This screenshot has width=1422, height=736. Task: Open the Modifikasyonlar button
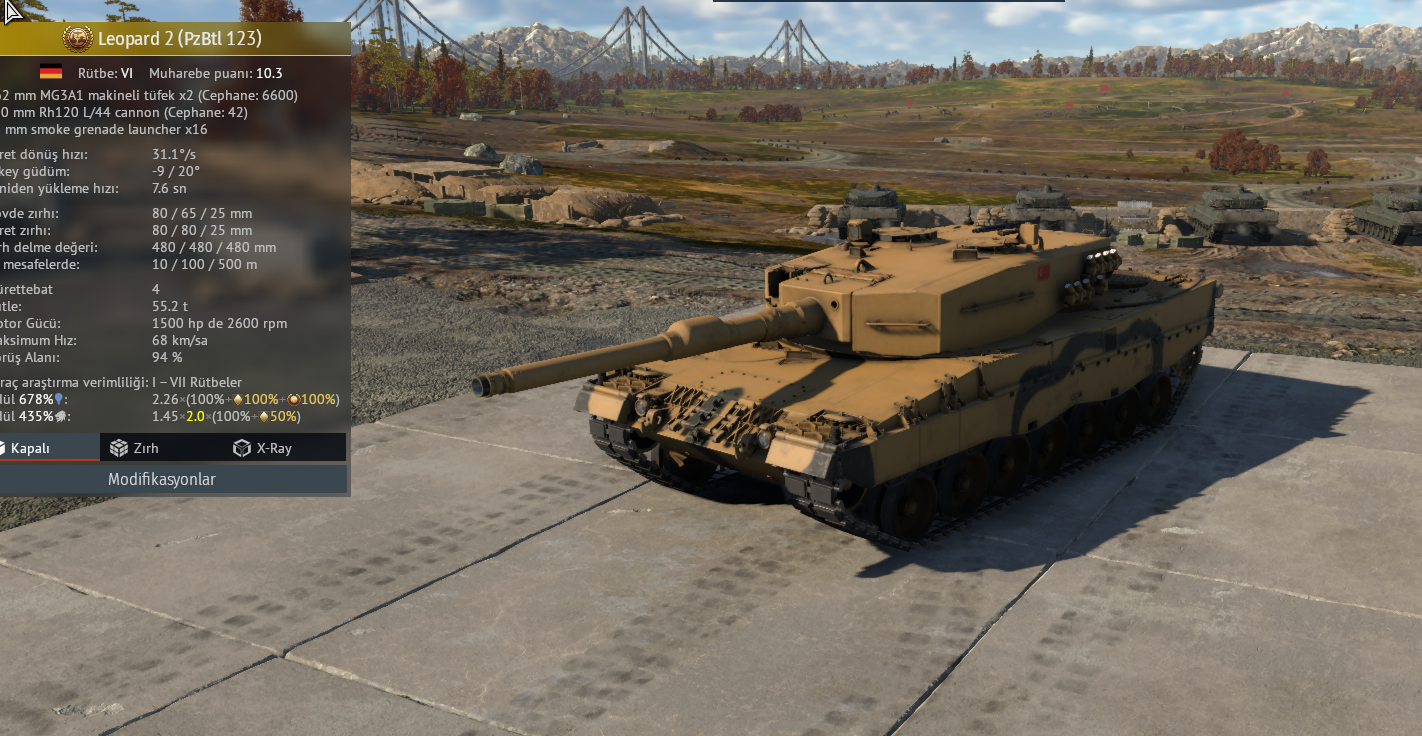pos(162,479)
